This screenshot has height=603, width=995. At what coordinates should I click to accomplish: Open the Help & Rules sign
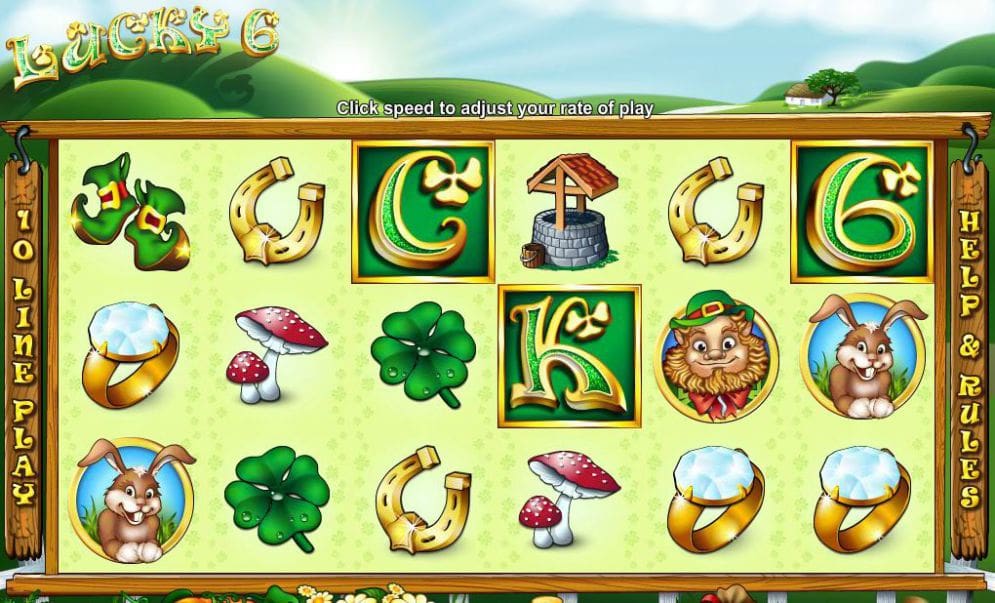click(x=968, y=356)
